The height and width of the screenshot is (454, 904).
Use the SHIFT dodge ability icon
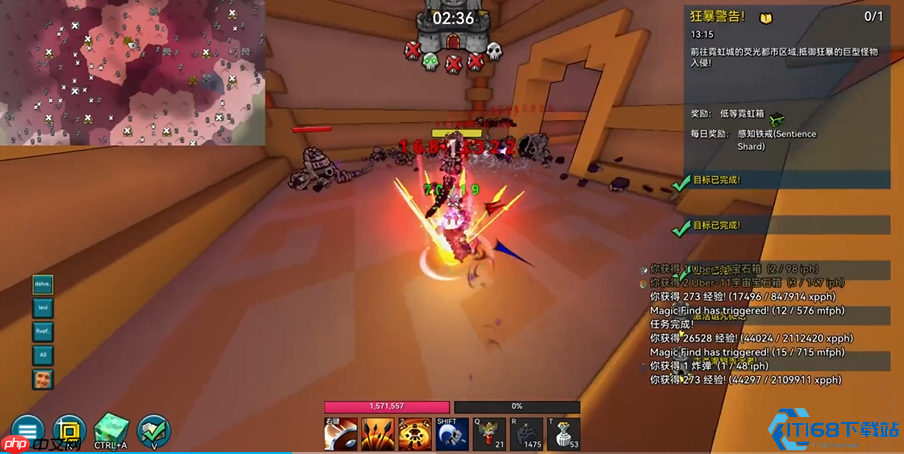click(x=452, y=433)
